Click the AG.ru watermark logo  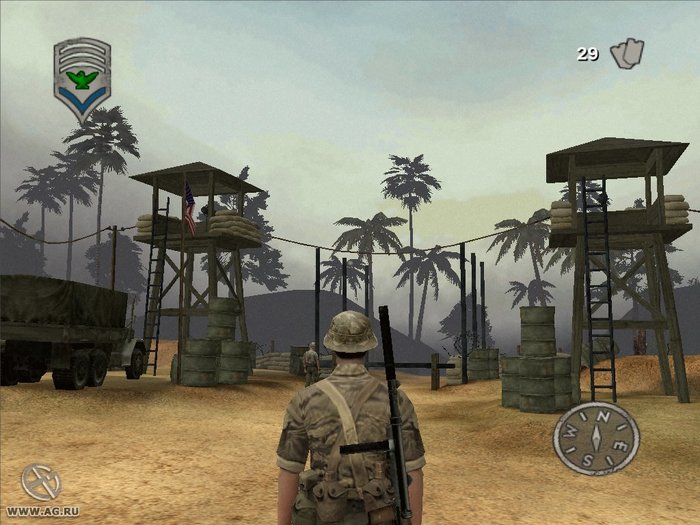pyautogui.click(x=41, y=483)
